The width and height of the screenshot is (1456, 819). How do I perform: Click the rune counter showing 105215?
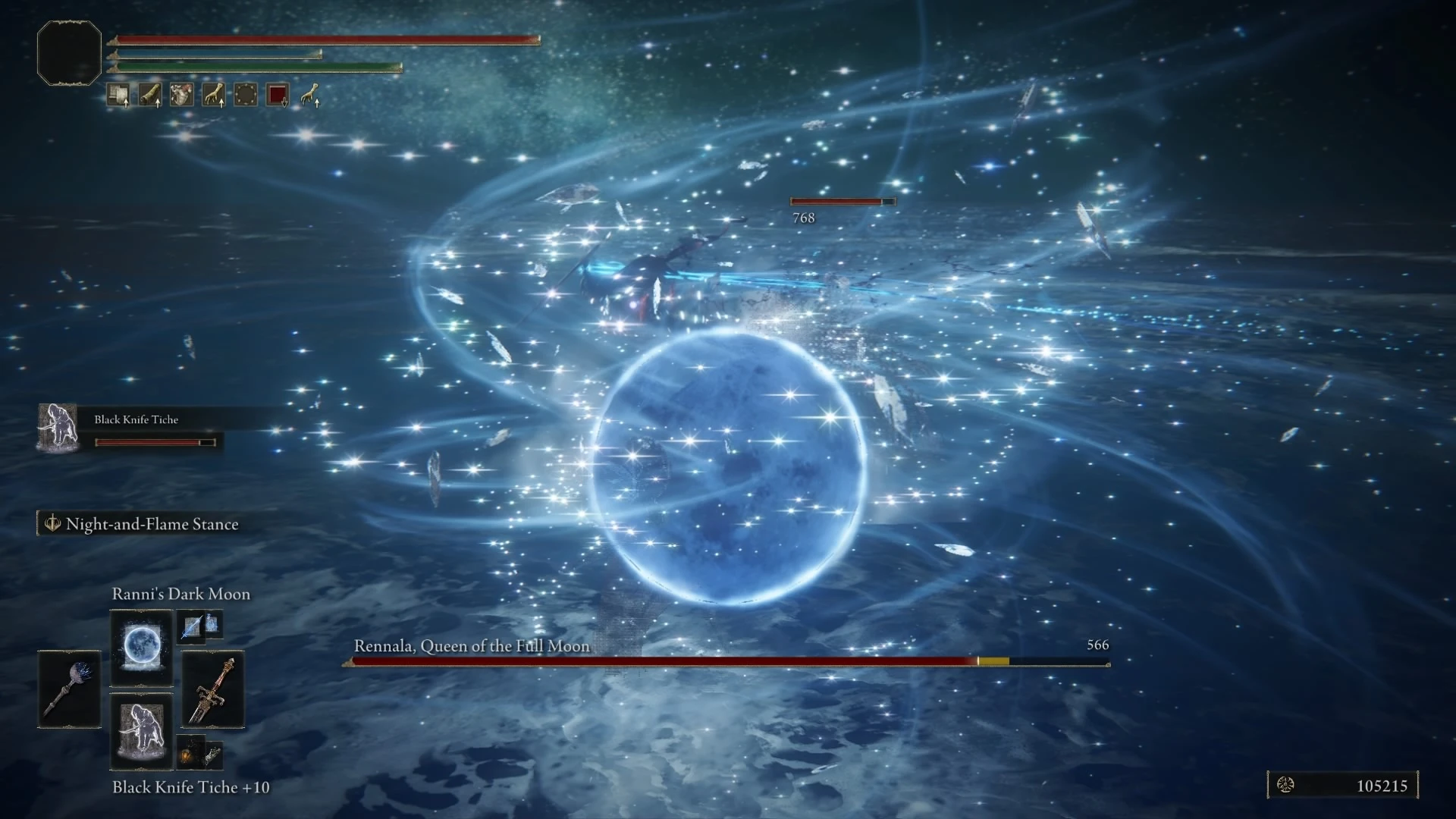(x=1342, y=786)
